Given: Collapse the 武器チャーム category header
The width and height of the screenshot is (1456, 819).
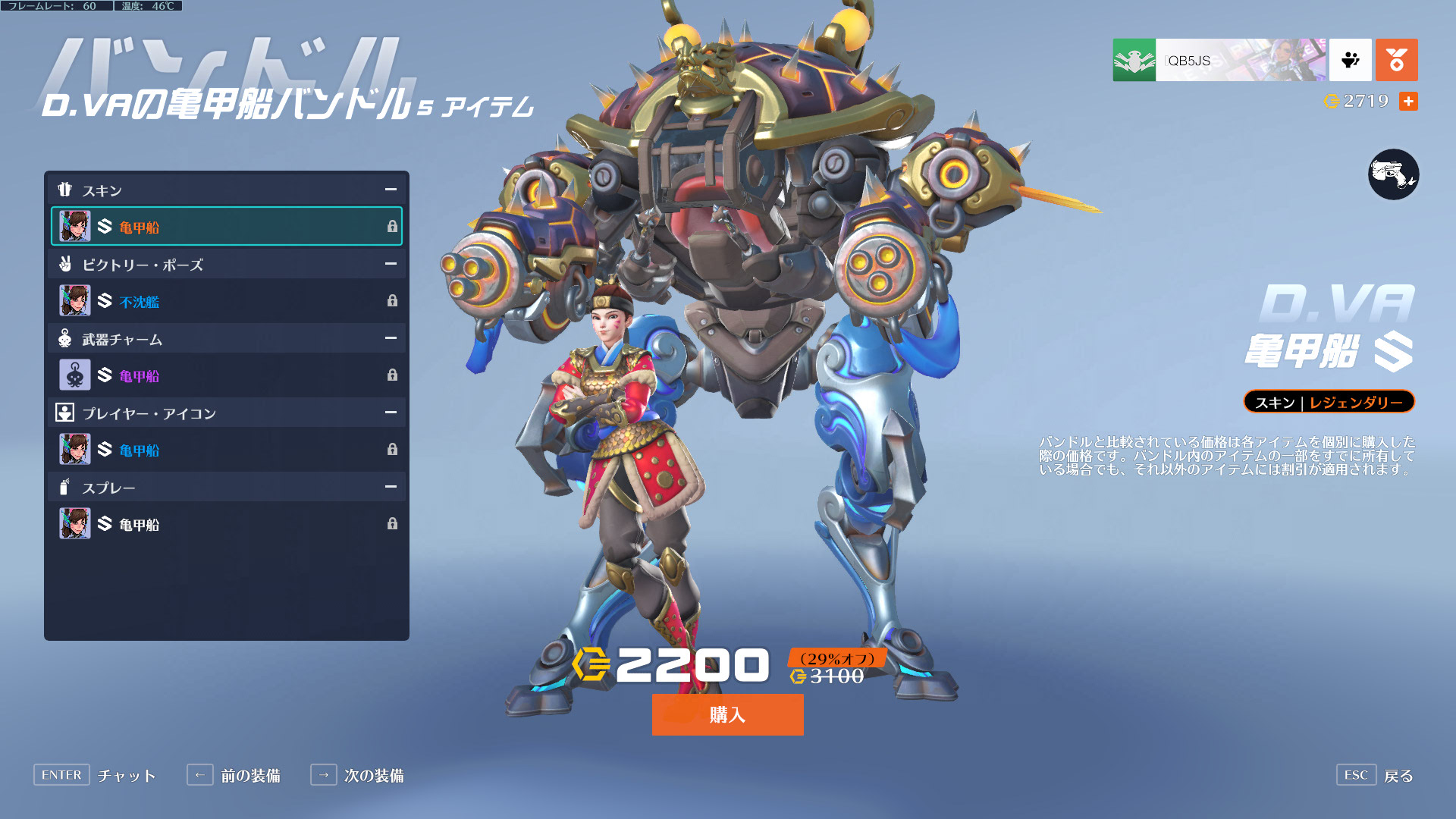Looking at the screenshot, I should [x=391, y=338].
